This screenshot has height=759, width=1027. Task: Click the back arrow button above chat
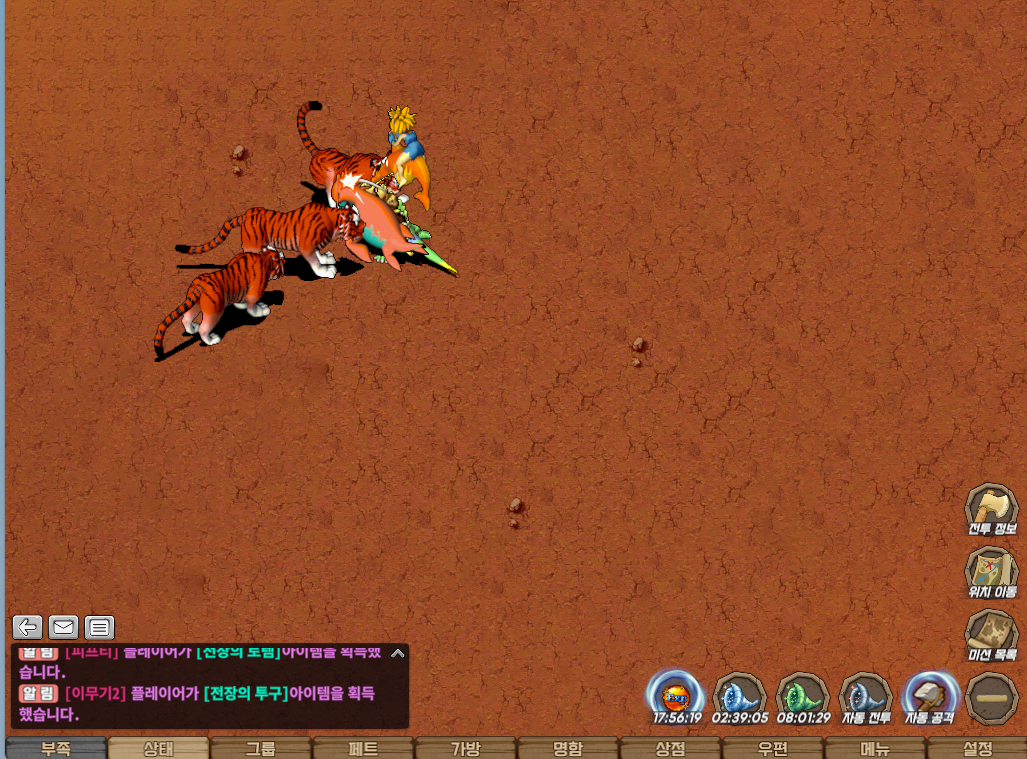click(28, 627)
